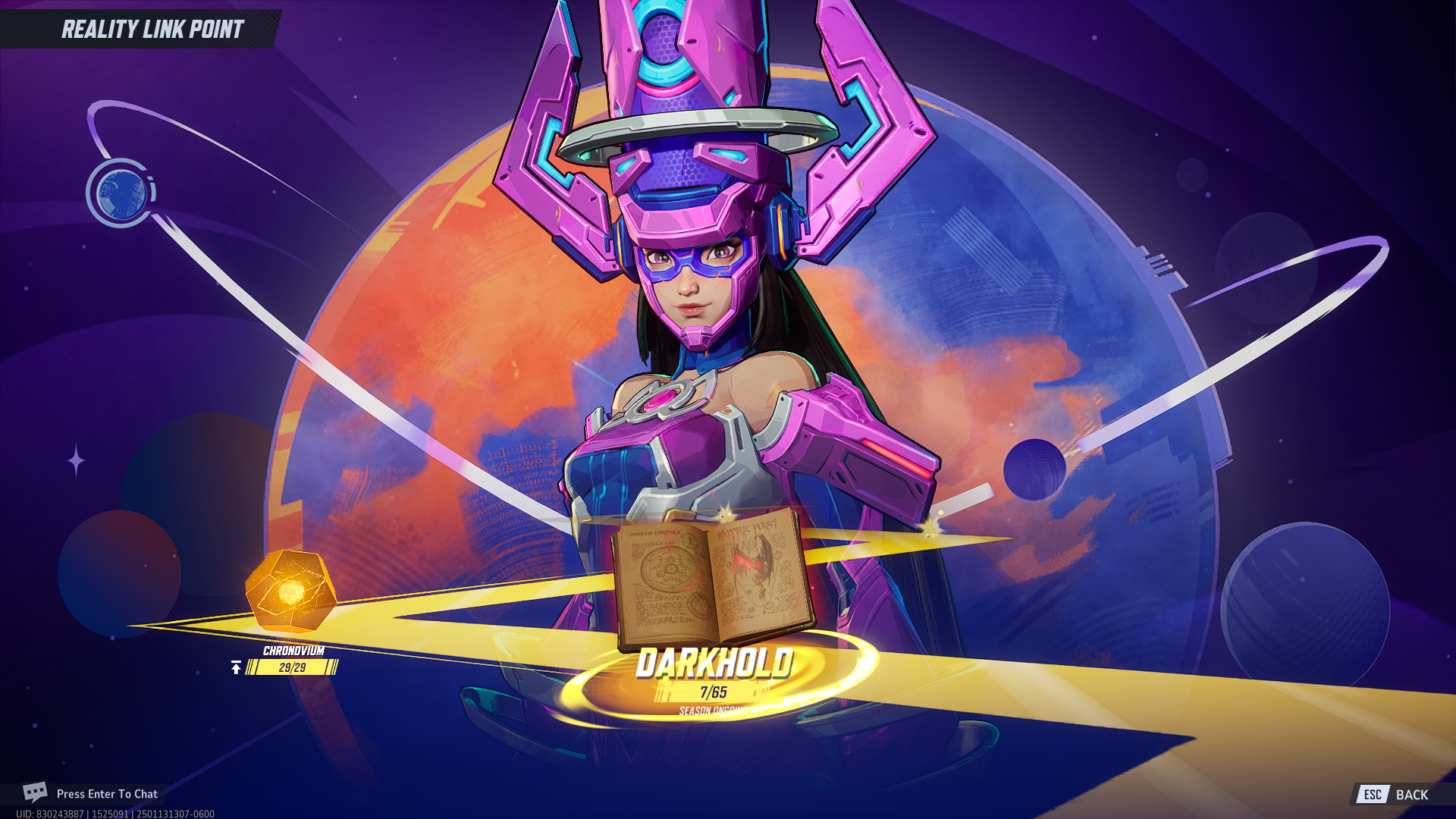Toggle the chat prompt visibility
This screenshot has height=819, width=1456.
tap(106, 794)
